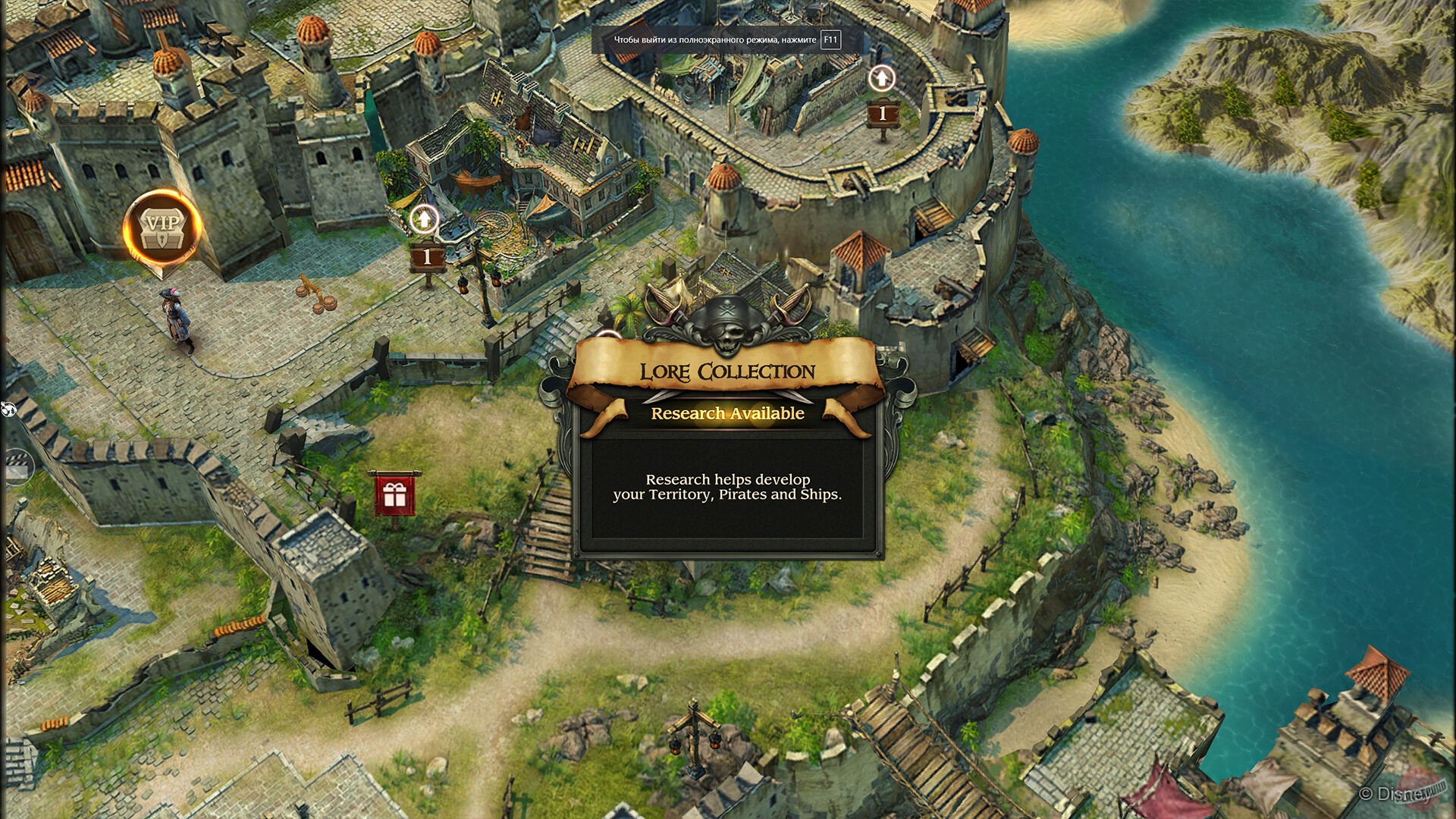Viewport: 1456px width, 819px height.
Task: Click the research description text panel
Action: pos(727,489)
